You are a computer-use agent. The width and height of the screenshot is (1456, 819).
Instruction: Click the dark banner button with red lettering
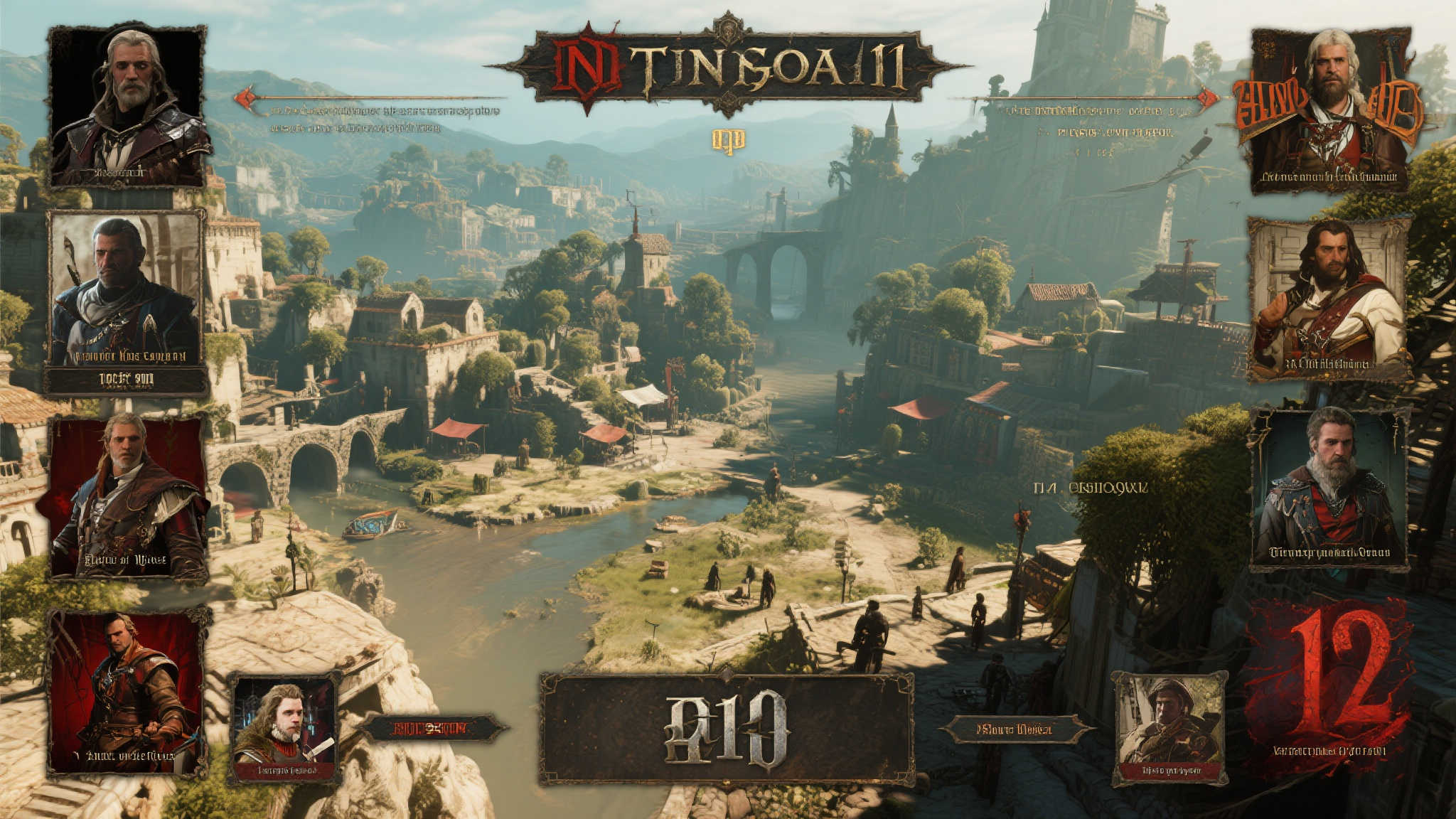tap(431, 728)
